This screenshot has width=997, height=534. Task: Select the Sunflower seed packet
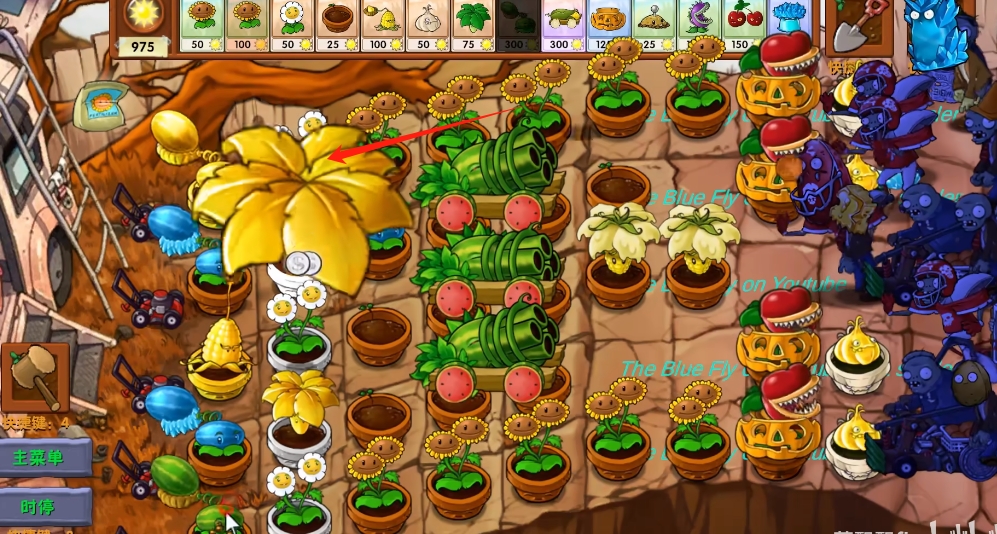coord(203,25)
